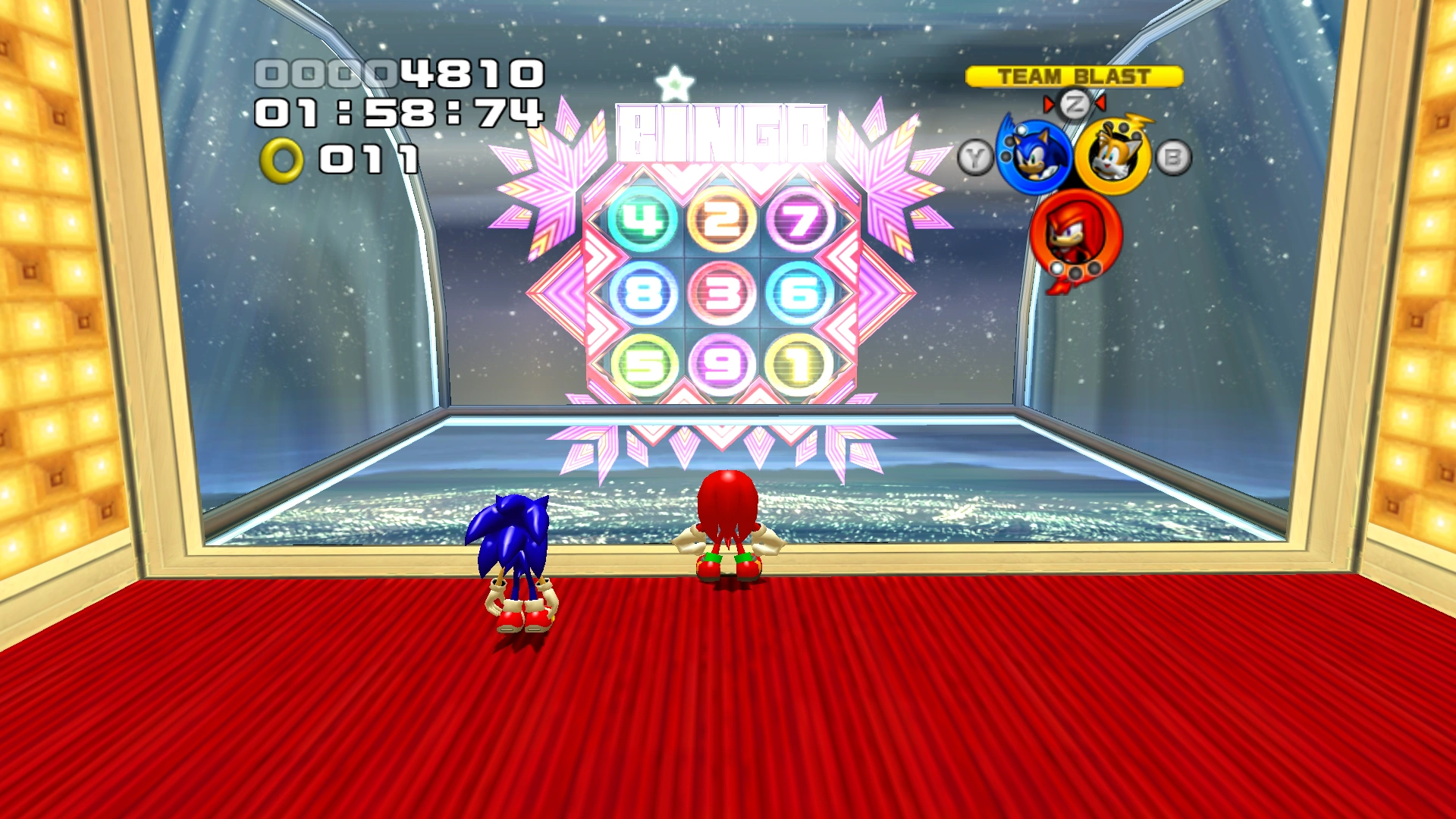Viewport: 1456px width, 819px height.
Task: Select the cyan bingo tile 6
Action: [x=800, y=293]
